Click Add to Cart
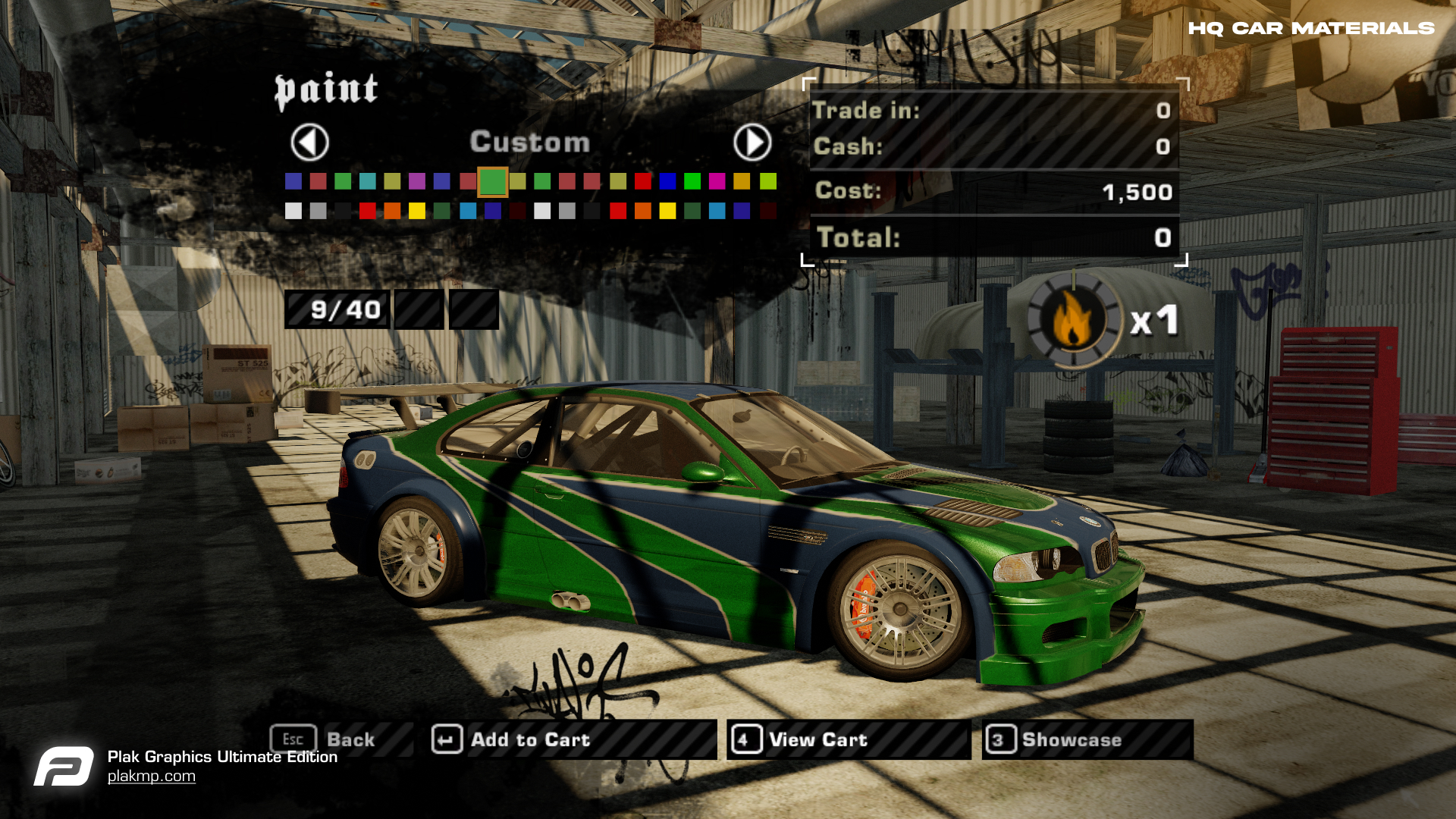 pos(529,739)
